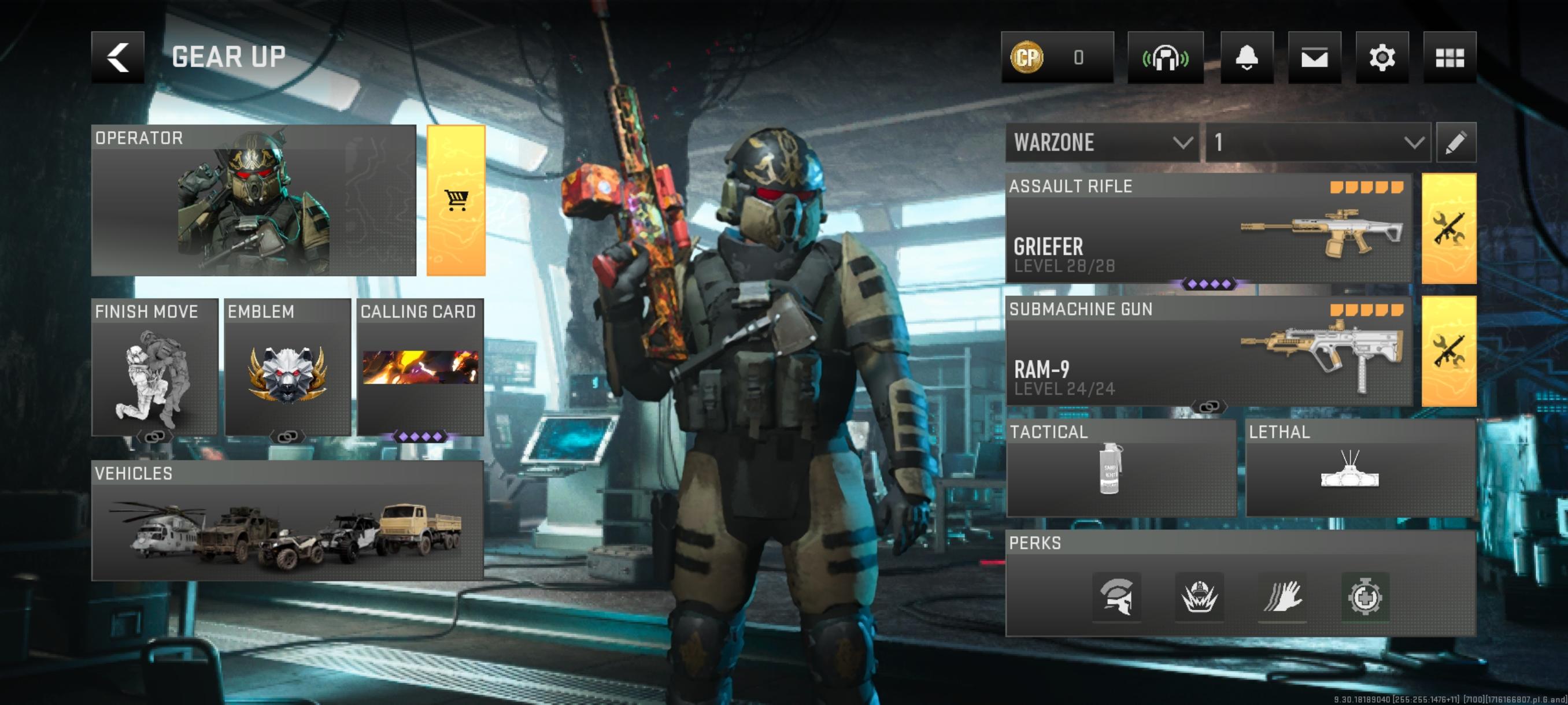Expand the loadout number dropdown
1568x705 pixels.
[1318, 142]
